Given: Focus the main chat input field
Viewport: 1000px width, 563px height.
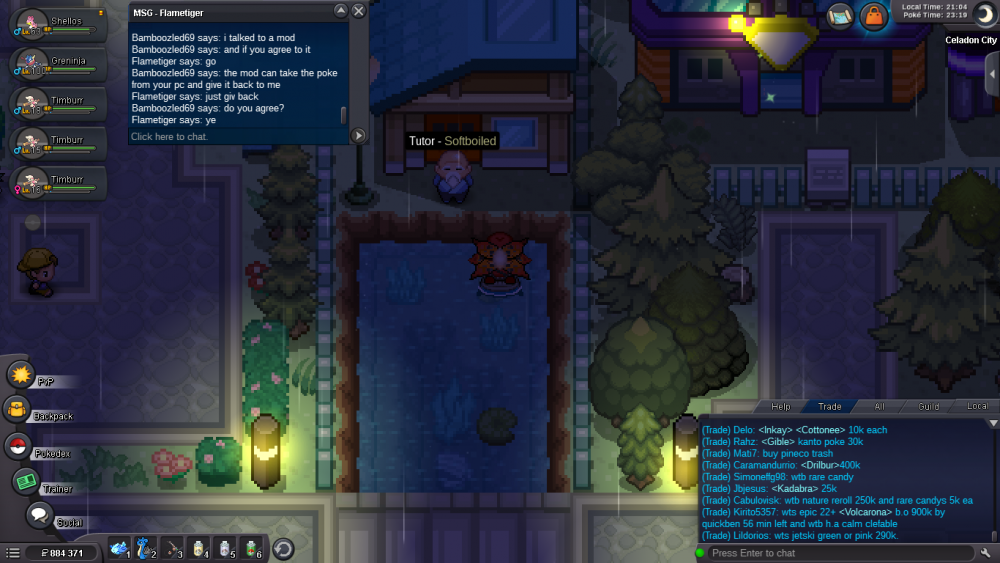Looking at the screenshot, I should (840, 553).
